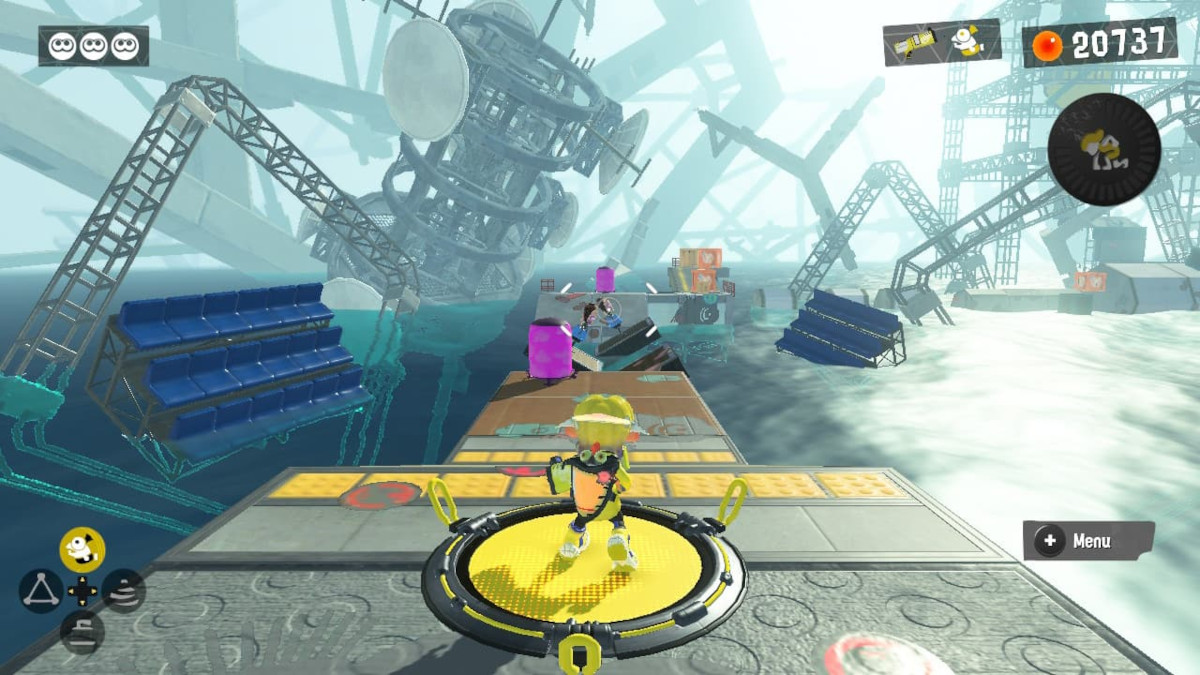
Task: Select the dimmed stacked-rings icon right of the d-pad
Action: click(124, 591)
